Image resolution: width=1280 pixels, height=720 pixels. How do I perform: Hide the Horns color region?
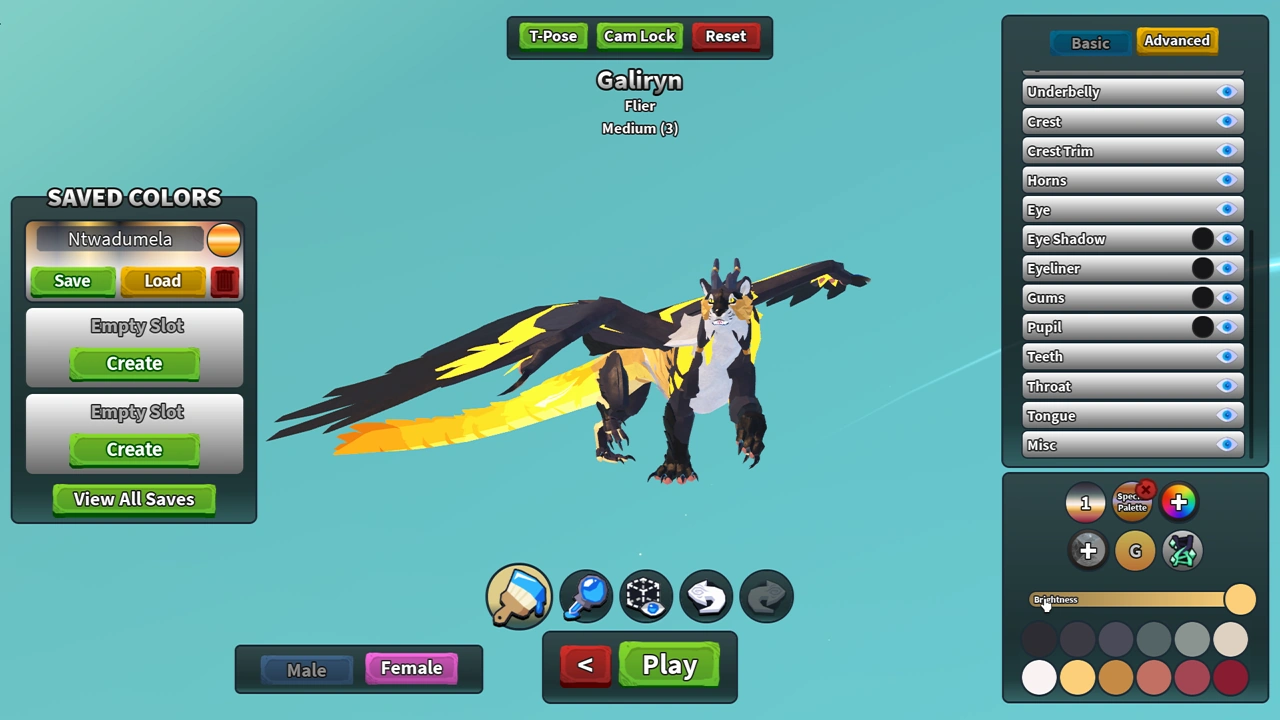pos(1227,180)
